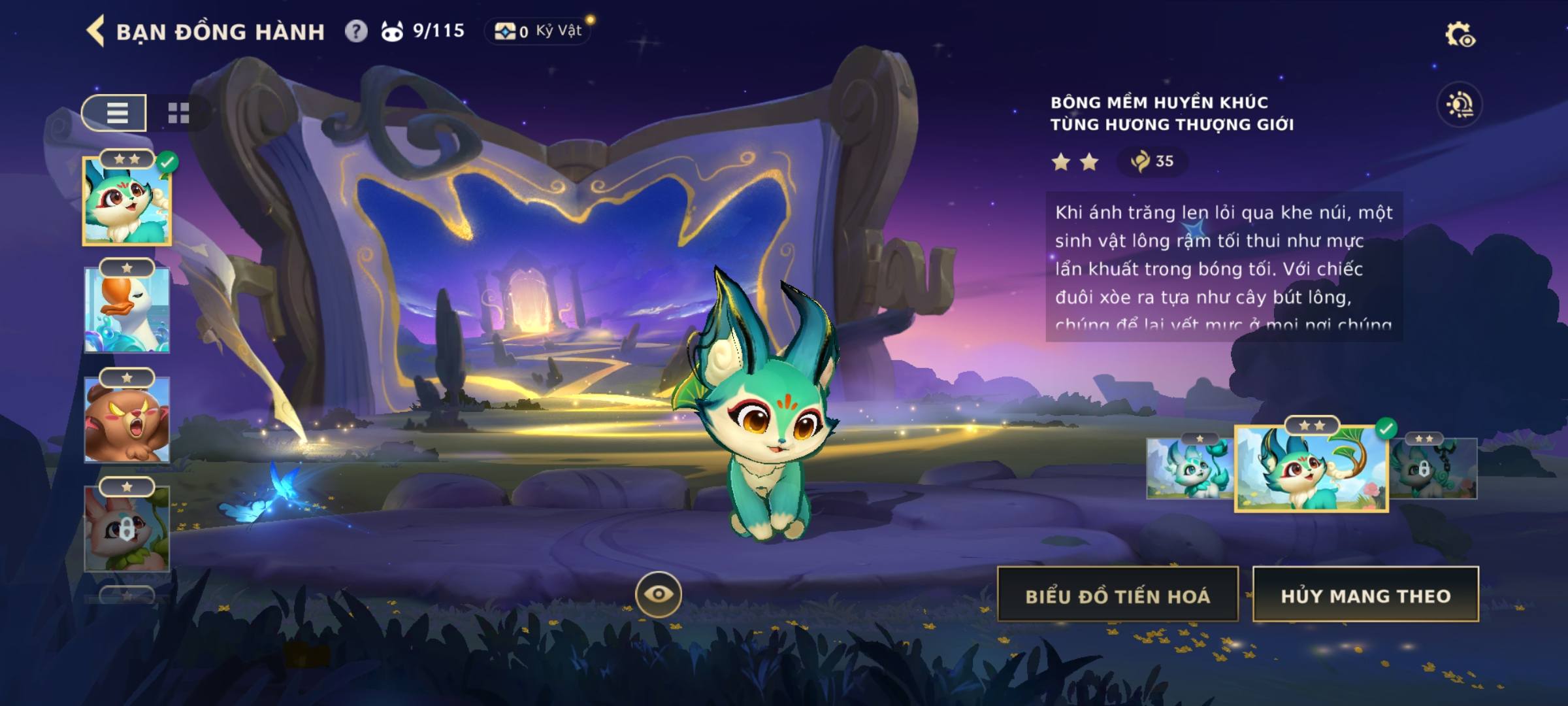This screenshot has height=706, width=1568.
Task: Toggle the eye preview button
Action: pos(658,594)
